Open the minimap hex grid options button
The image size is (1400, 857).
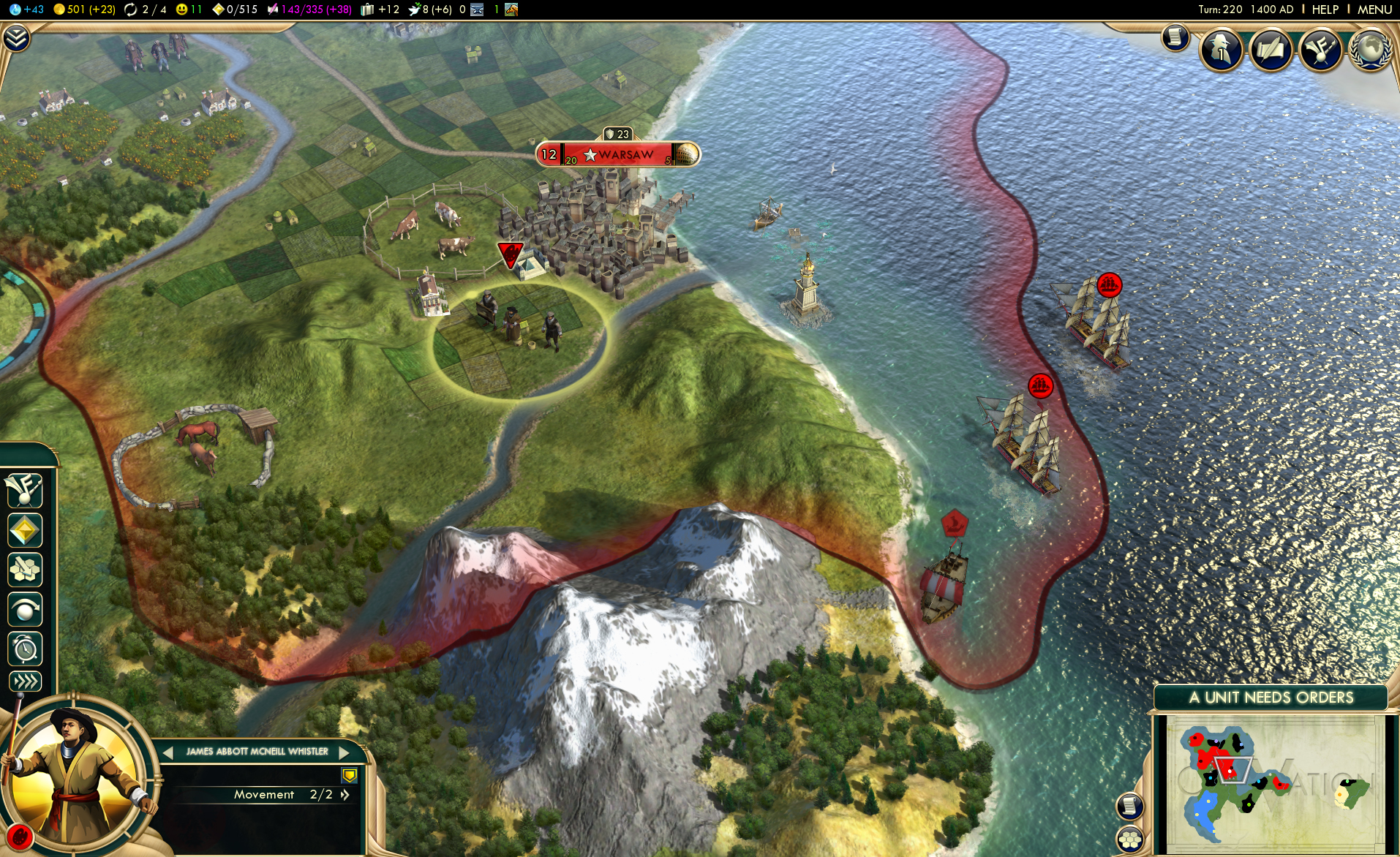click(1130, 839)
